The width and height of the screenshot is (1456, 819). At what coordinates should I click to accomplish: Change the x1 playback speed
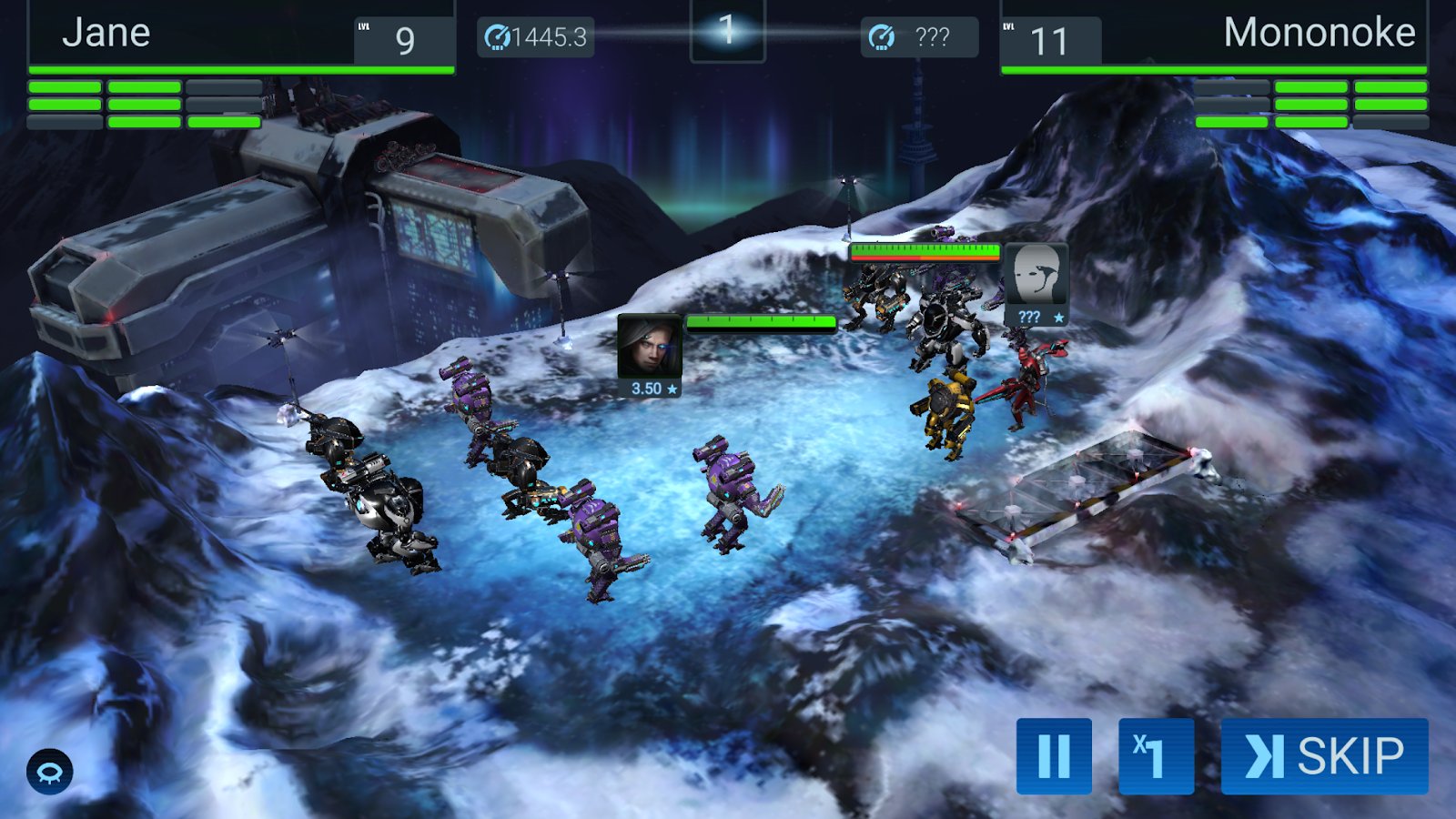(1156, 755)
